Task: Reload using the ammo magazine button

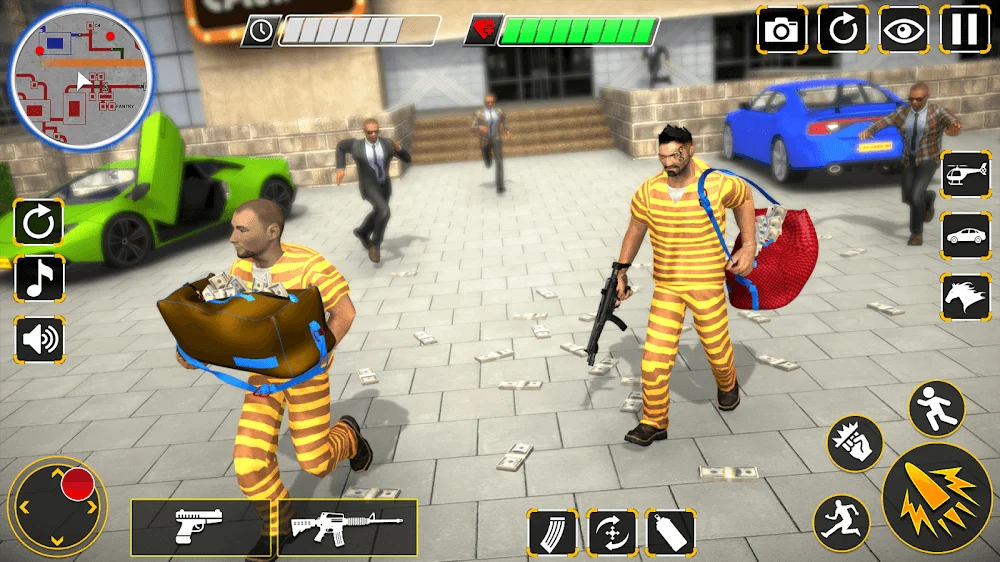Action: [552, 532]
